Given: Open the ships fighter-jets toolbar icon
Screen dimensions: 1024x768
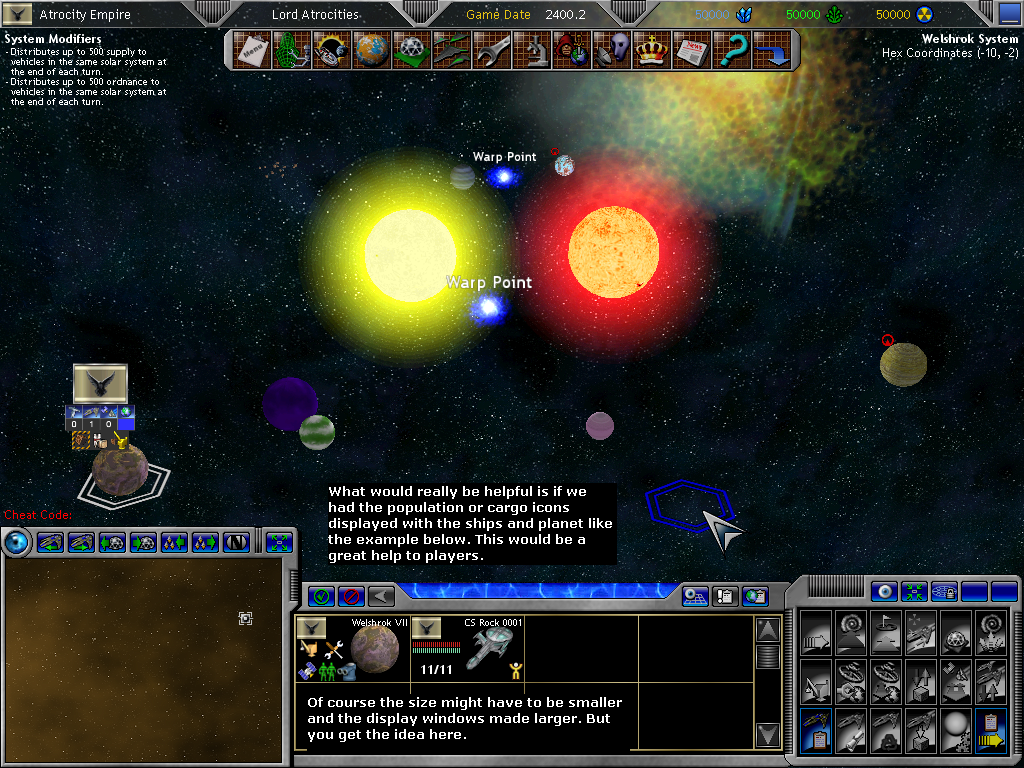Looking at the screenshot, I should tap(450, 50).
